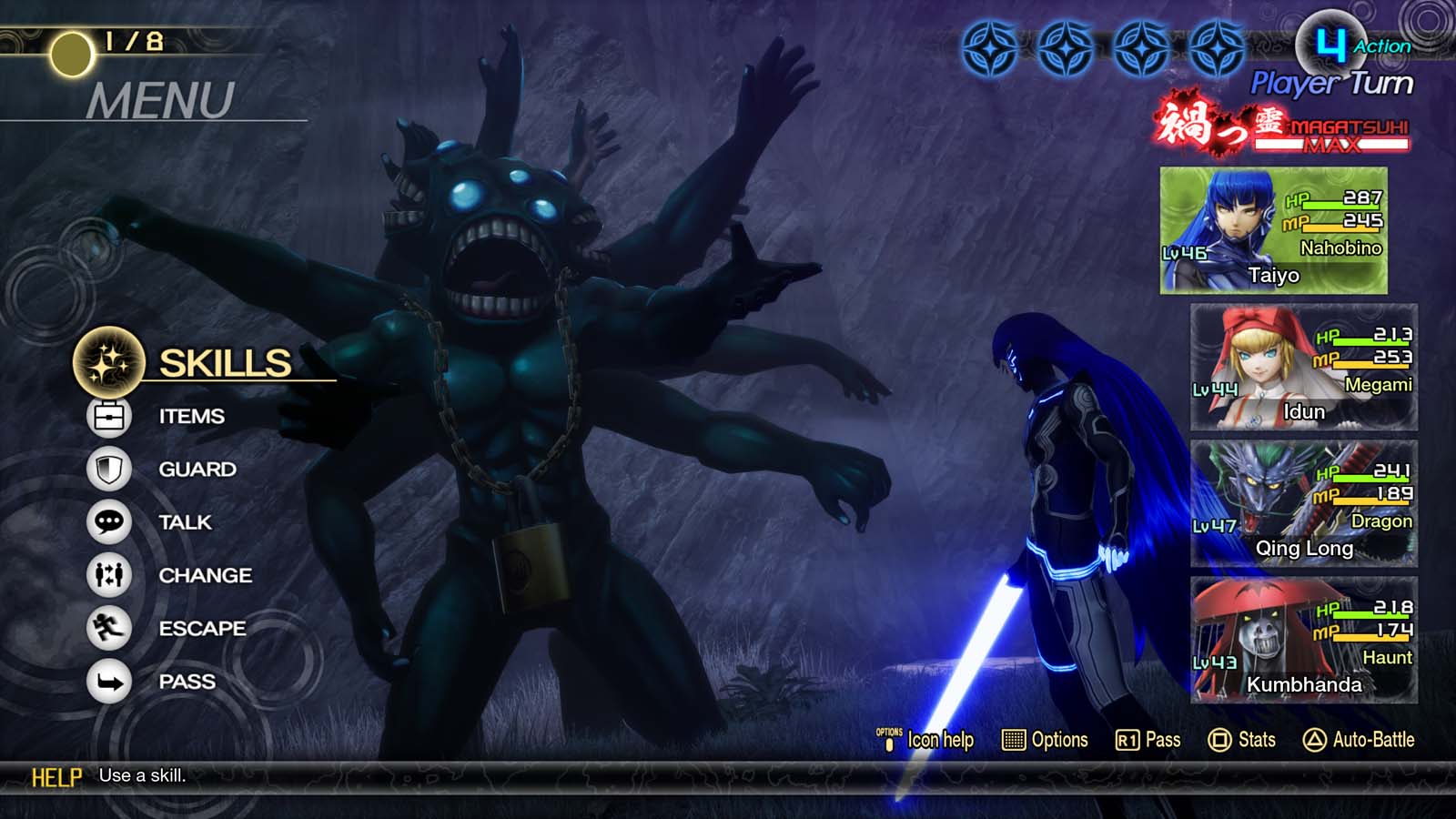Select the Skills sparkle icon
The image size is (1456, 819).
point(106,362)
